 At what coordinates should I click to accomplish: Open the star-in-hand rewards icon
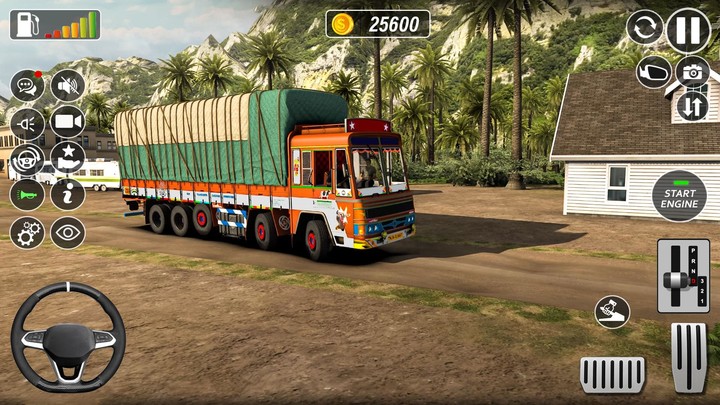[x=68, y=158]
